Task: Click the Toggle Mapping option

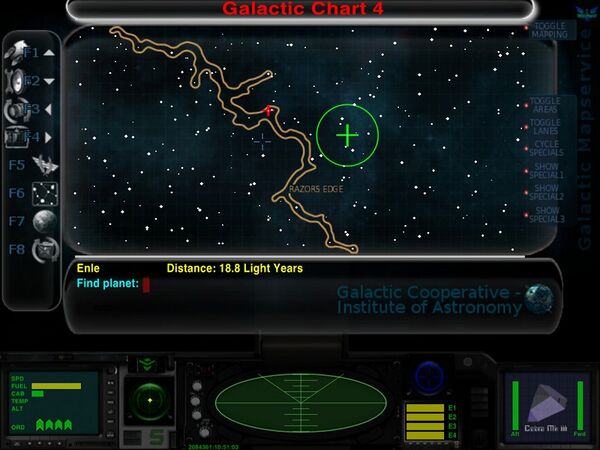Action: 548,30
